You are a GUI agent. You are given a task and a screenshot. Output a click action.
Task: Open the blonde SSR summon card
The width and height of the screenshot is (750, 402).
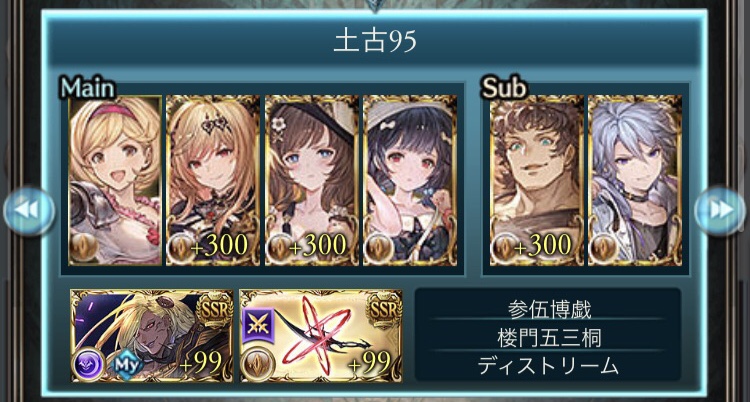[x=151, y=336]
